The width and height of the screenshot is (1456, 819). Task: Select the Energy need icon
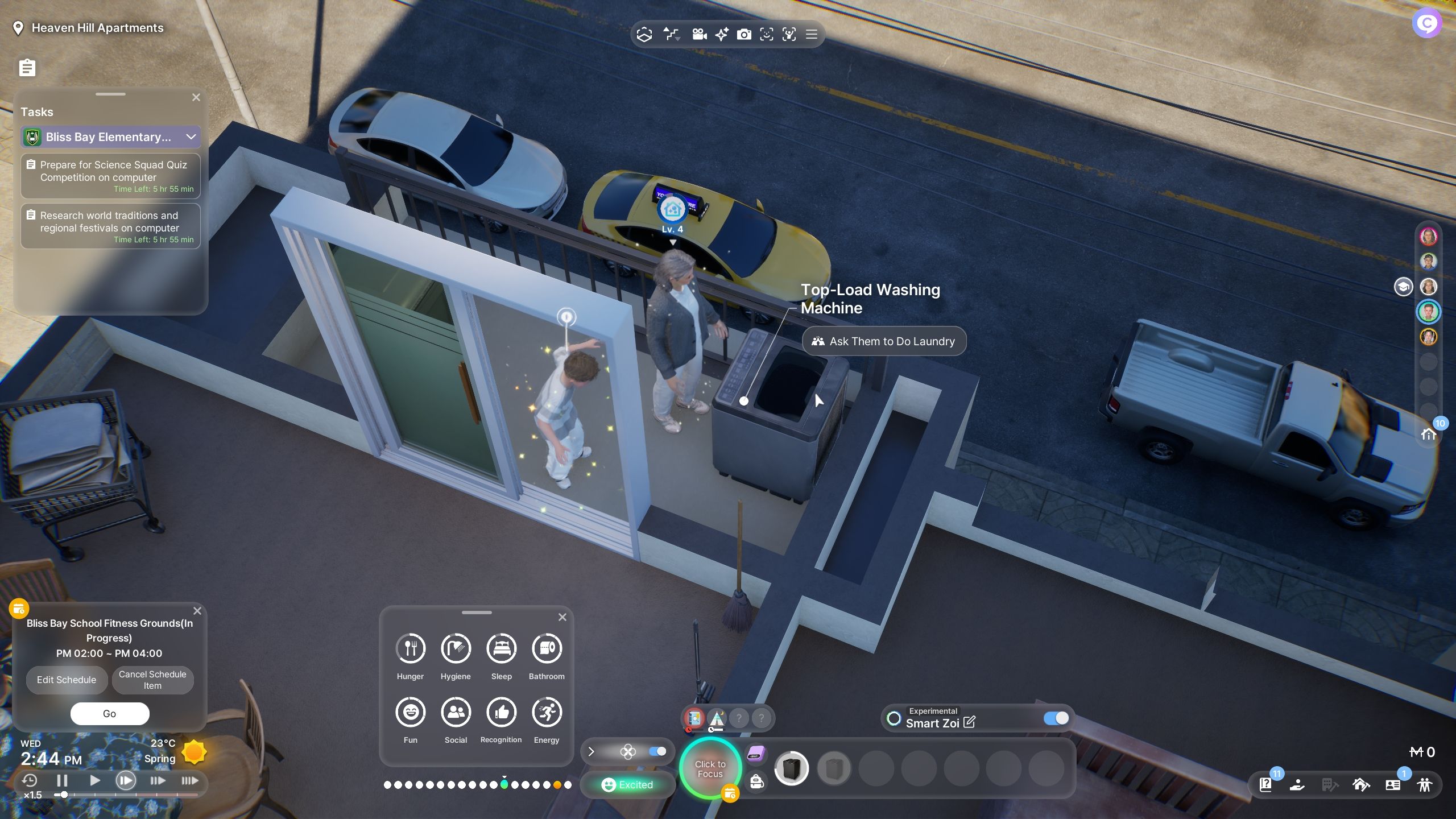click(547, 713)
